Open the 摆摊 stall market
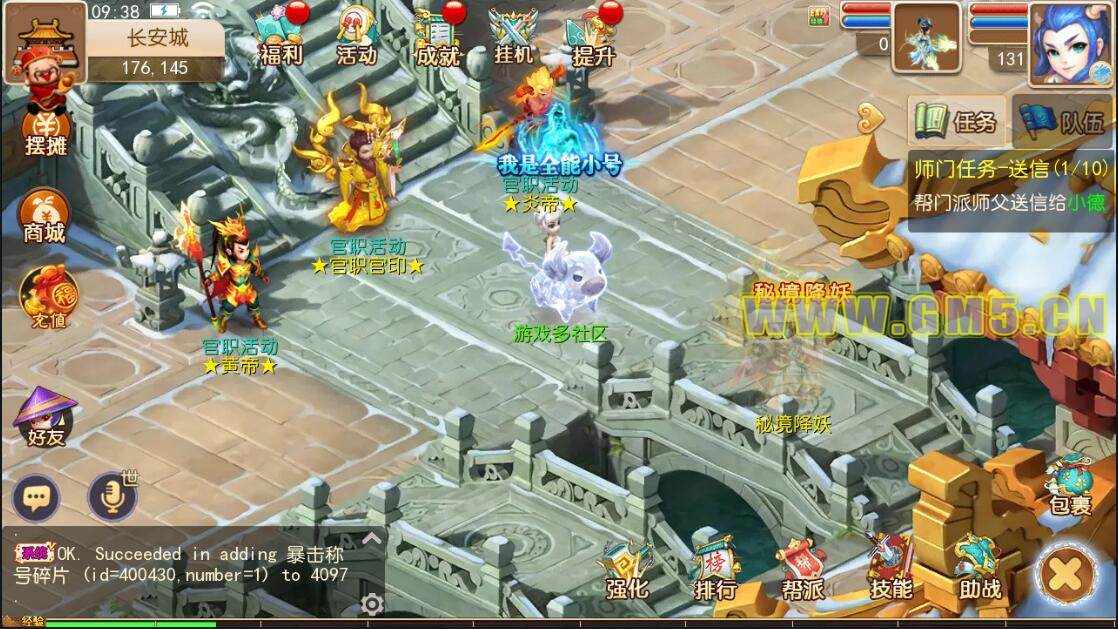1118x629 pixels. click(x=46, y=130)
